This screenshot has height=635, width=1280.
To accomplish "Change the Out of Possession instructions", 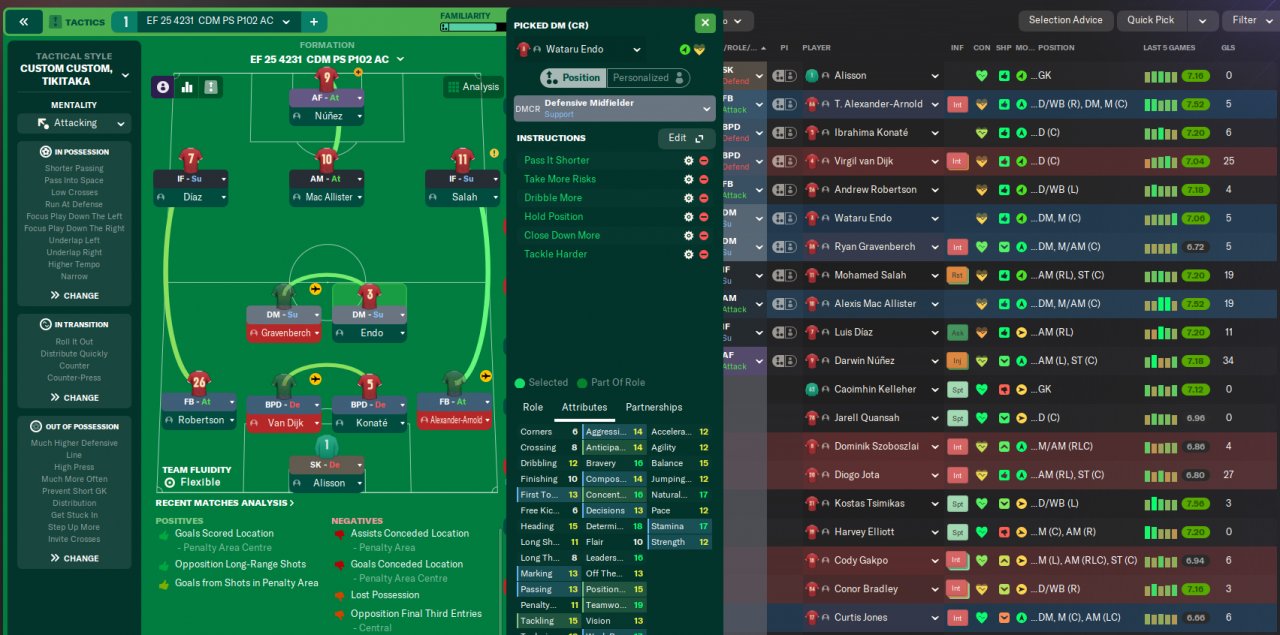I will coord(75,558).
